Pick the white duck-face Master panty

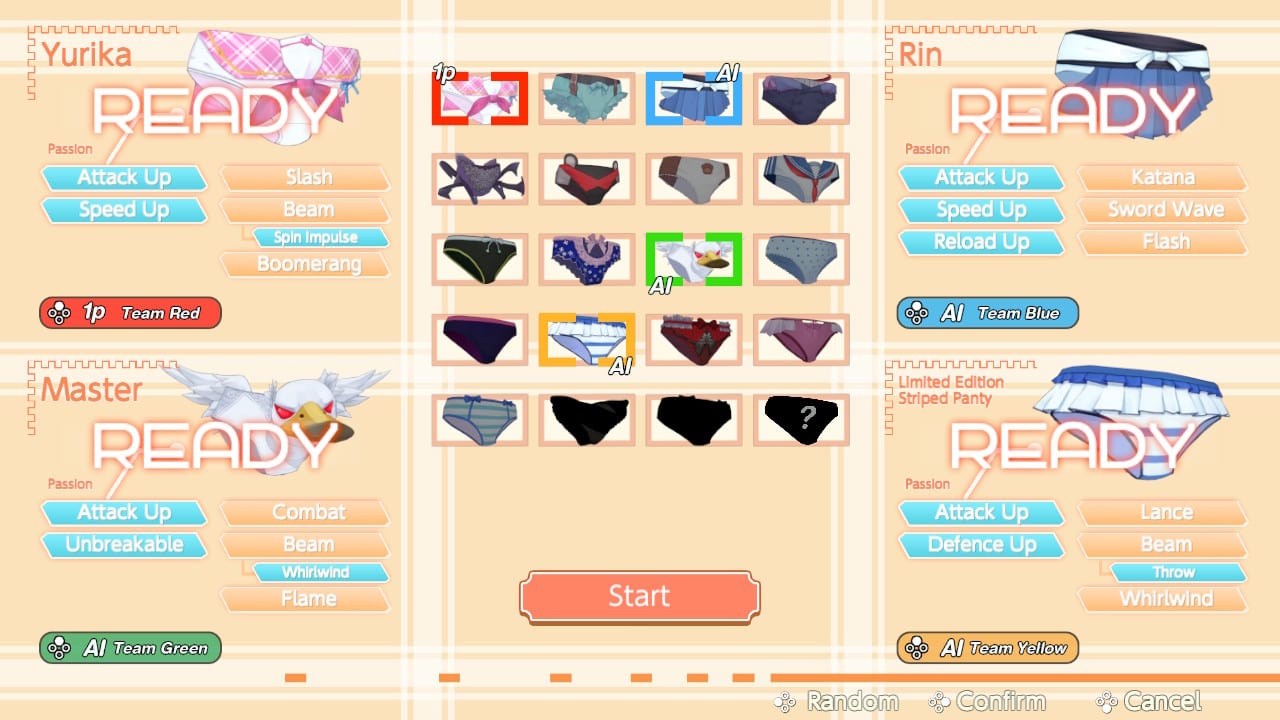click(x=694, y=258)
